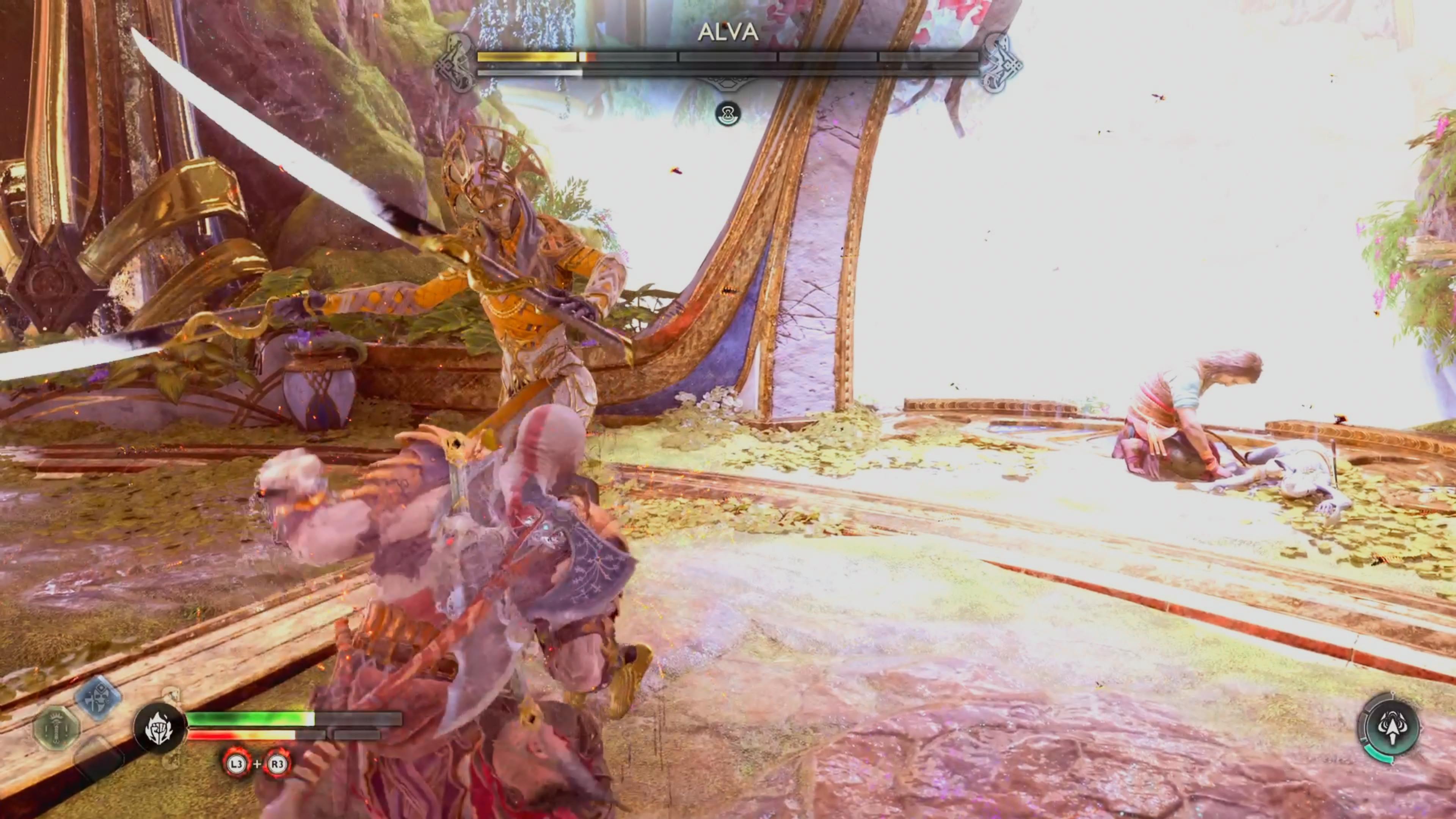
Task: Select the blue diamond axe runic attack
Action: [x=98, y=698]
